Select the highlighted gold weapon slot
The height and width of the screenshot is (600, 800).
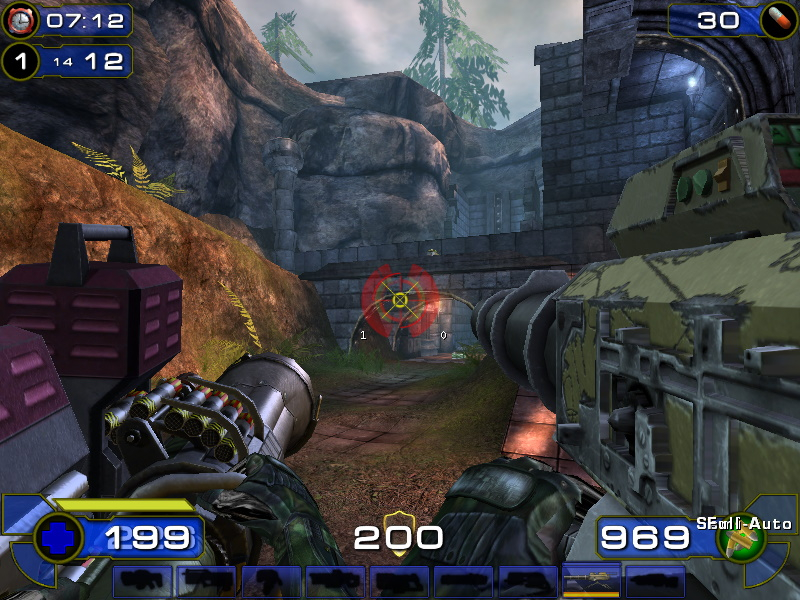click(x=591, y=581)
